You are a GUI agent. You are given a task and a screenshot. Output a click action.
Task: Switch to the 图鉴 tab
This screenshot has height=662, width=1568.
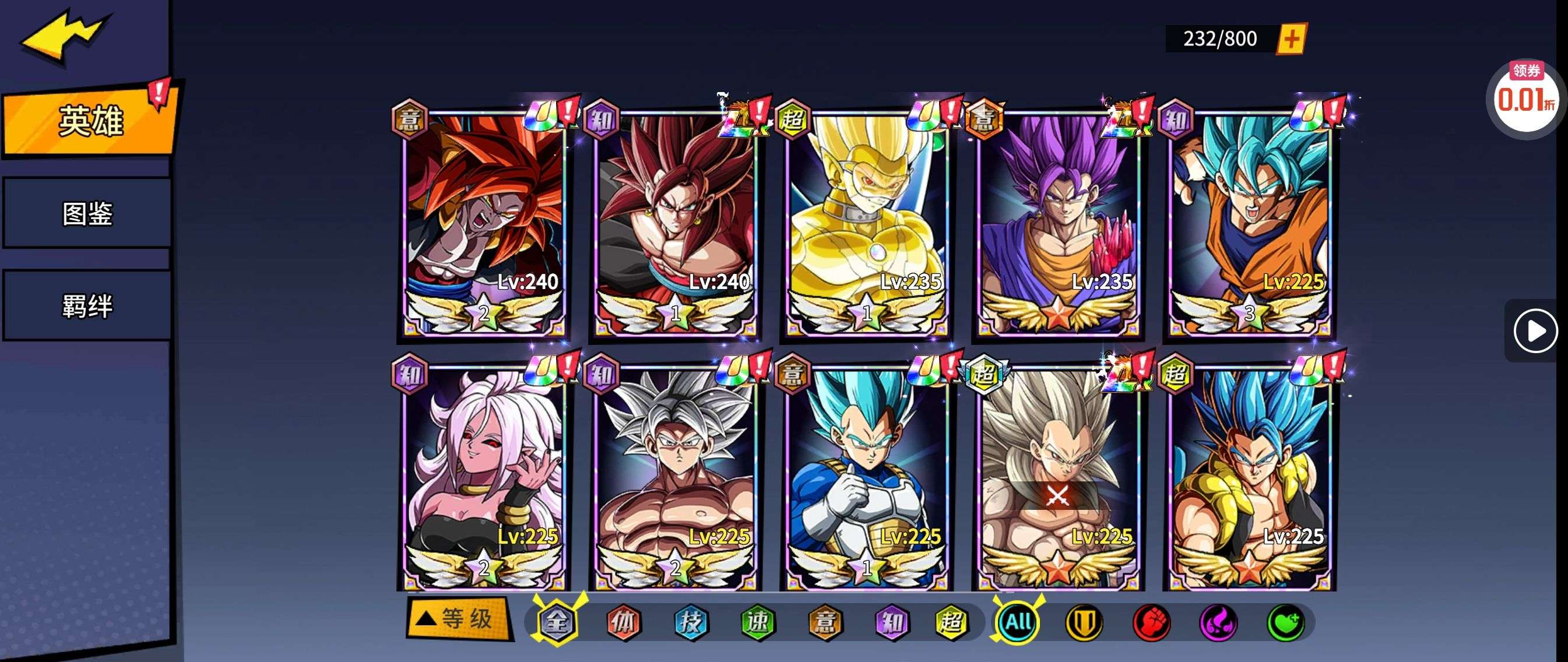point(87,213)
